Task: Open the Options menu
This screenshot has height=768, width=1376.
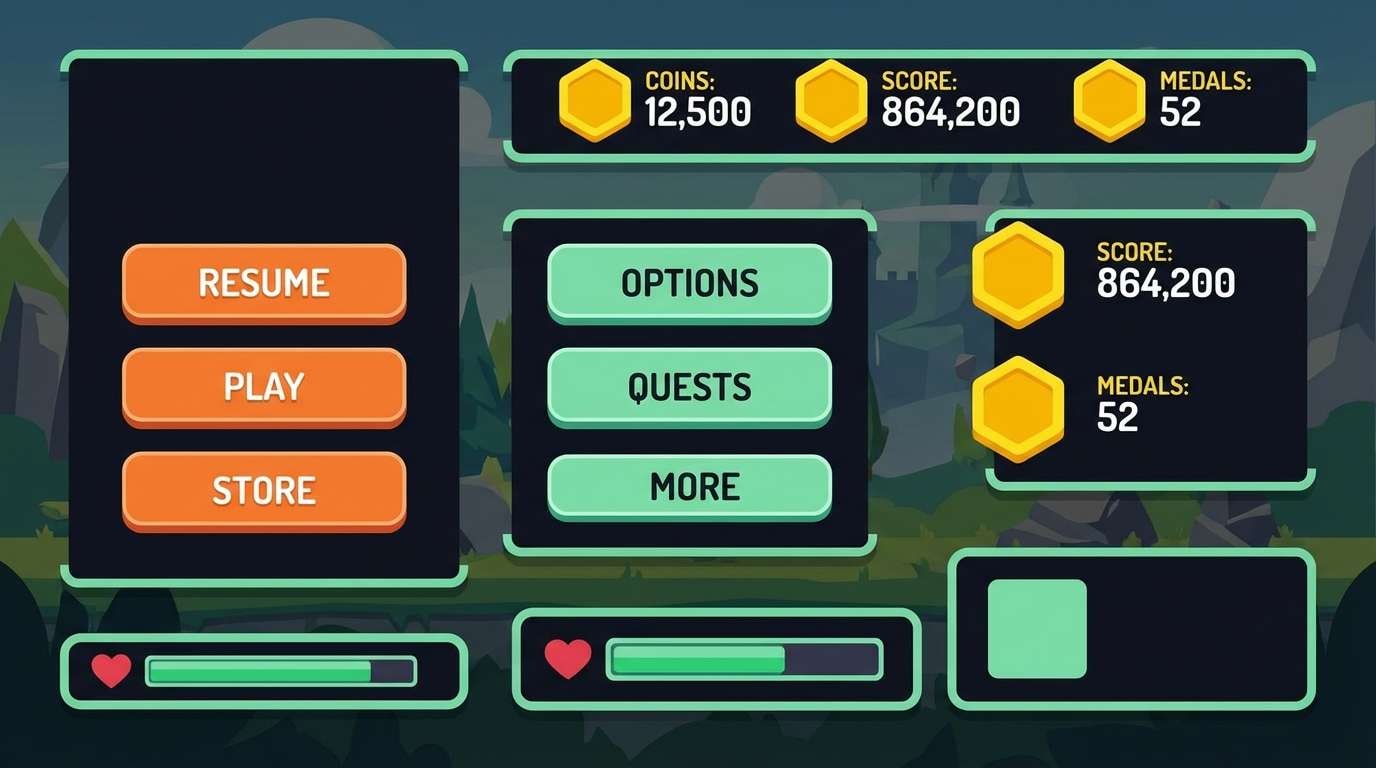Action: click(x=688, y=283)
